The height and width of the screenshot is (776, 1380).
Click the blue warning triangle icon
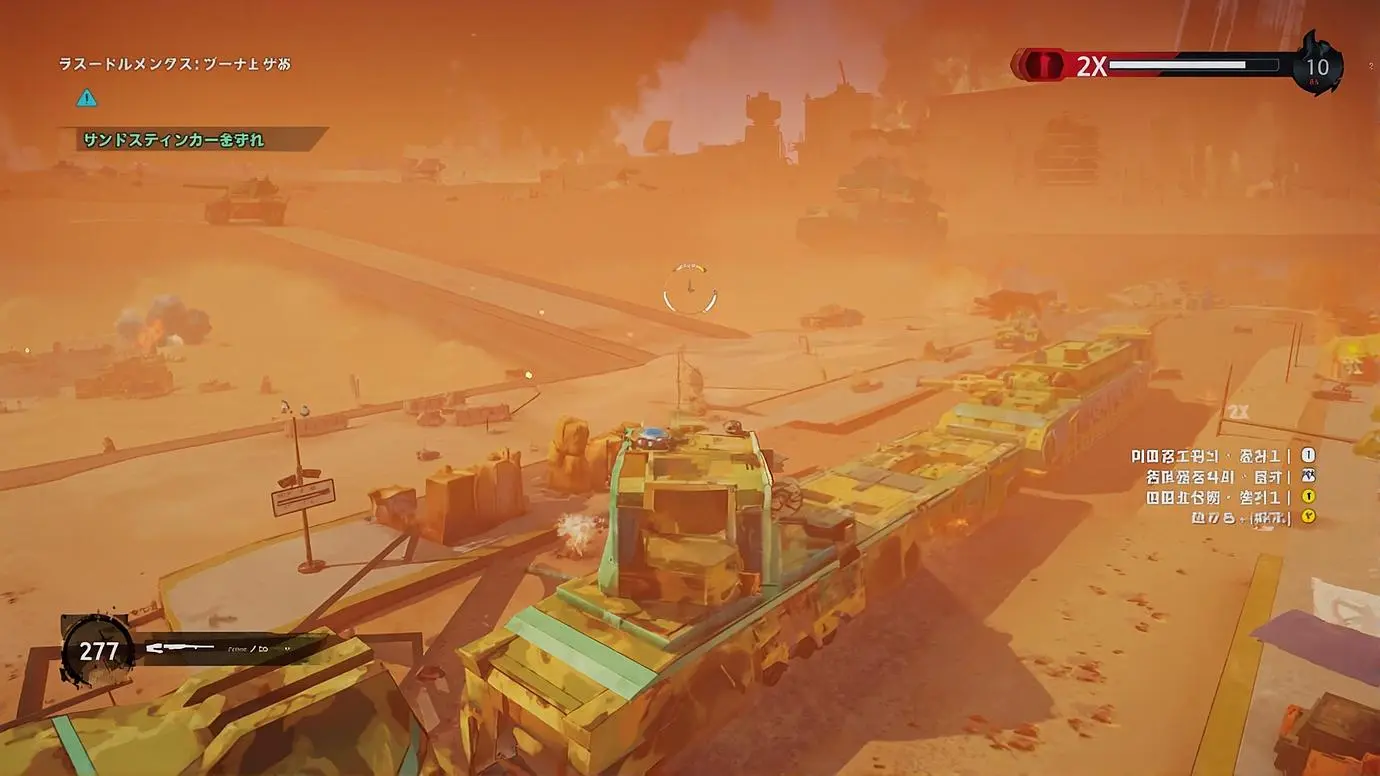pyautogui.click(x=87, y=98)
